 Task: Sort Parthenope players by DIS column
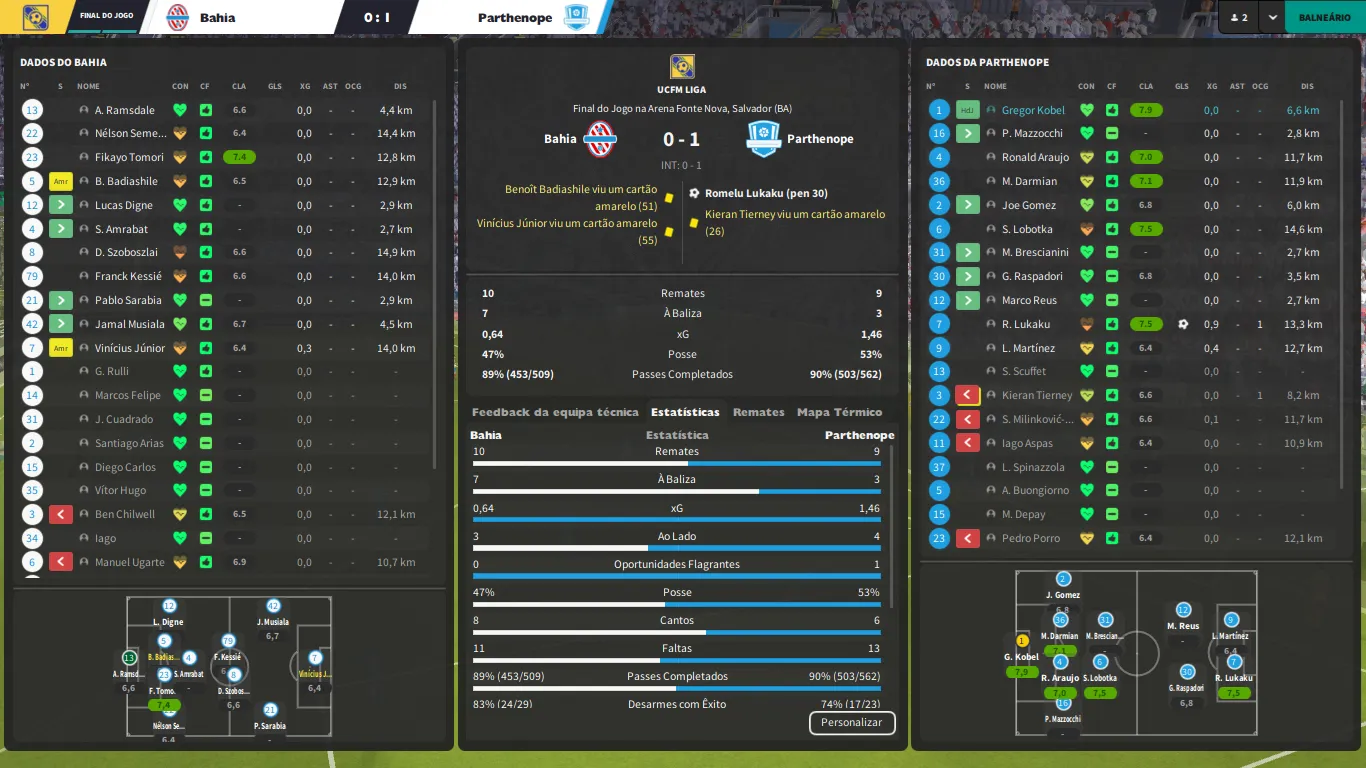point(1307,86)
